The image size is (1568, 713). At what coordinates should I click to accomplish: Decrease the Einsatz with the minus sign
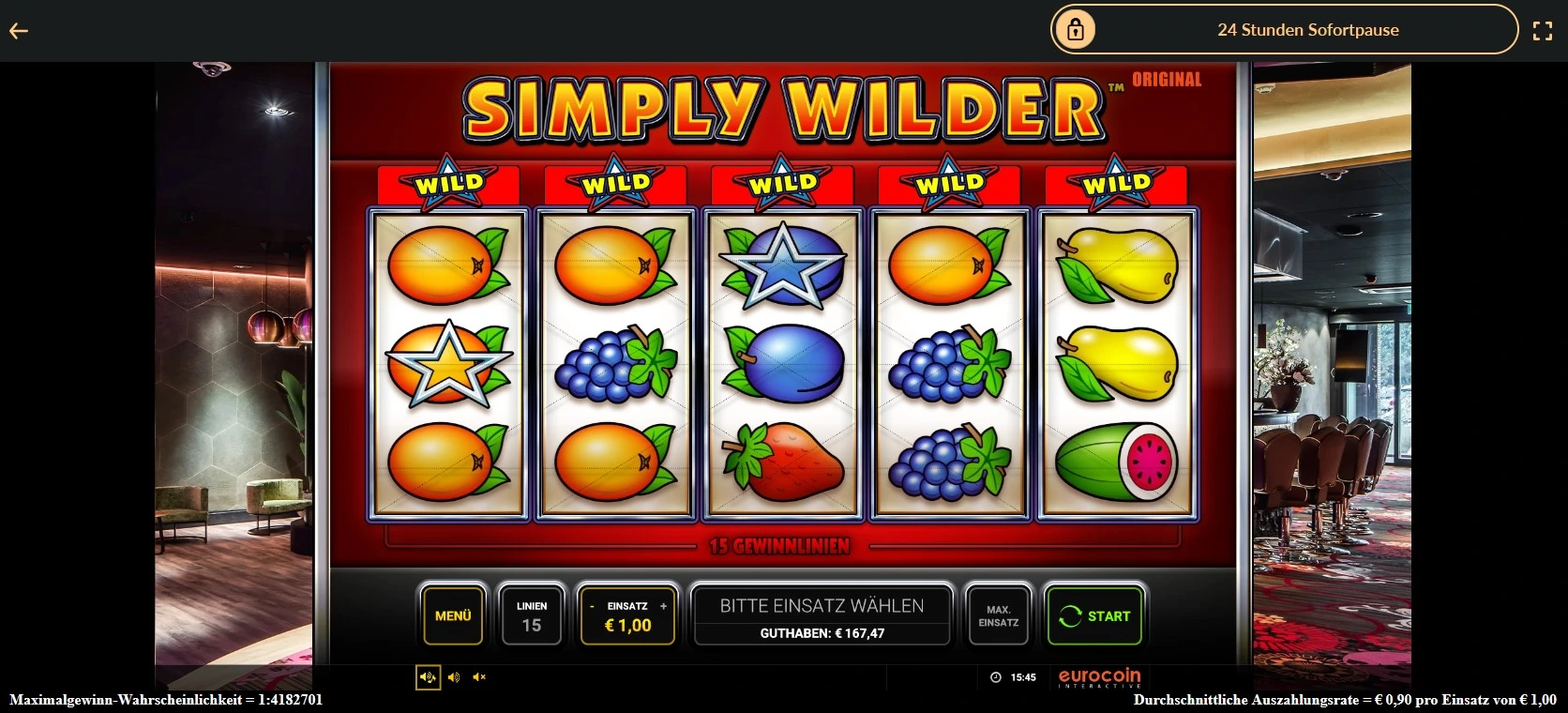point(592,606)
